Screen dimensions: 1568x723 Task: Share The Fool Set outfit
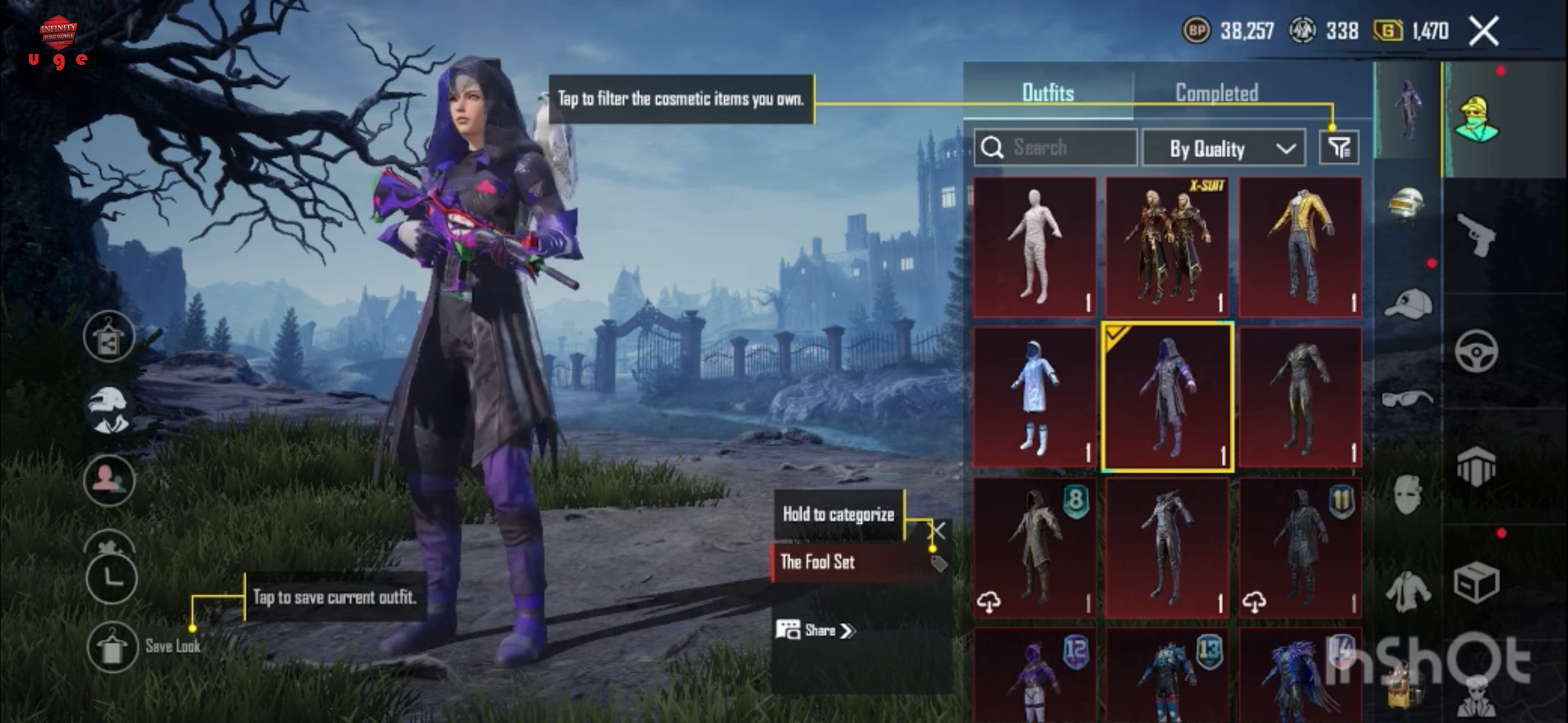(816, 630)
